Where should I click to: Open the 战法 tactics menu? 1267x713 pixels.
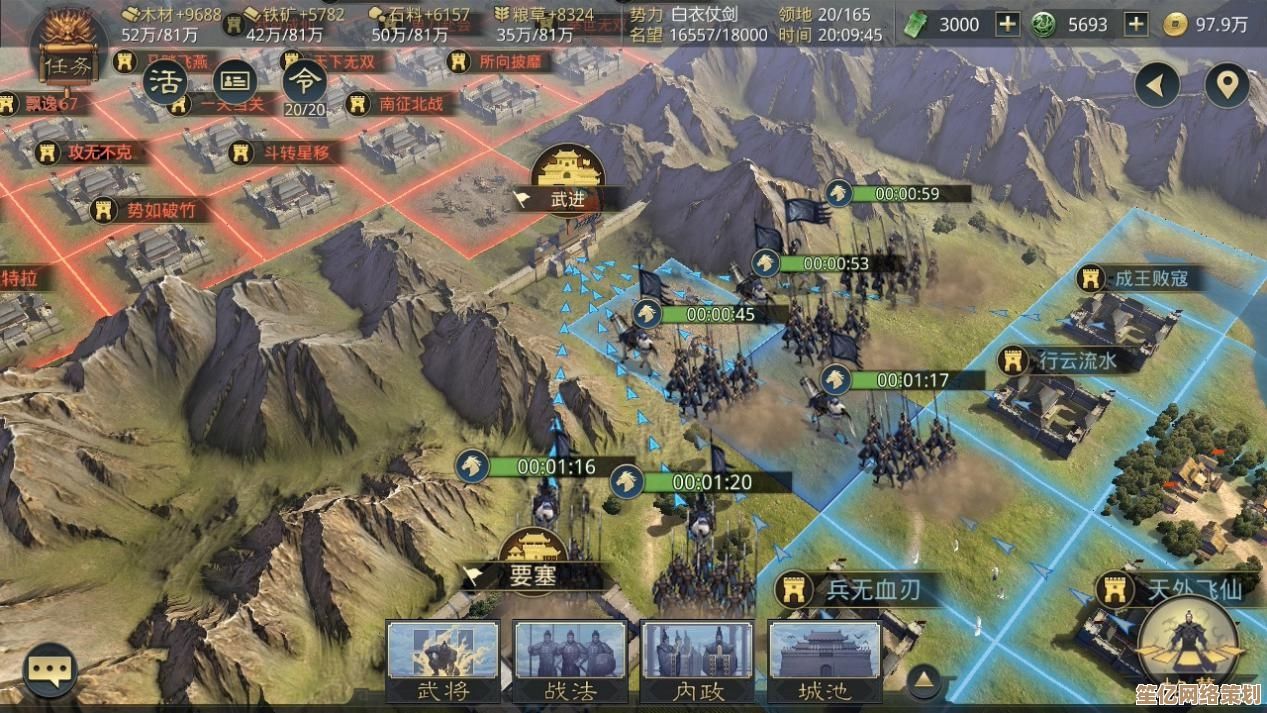coord(570,661)
